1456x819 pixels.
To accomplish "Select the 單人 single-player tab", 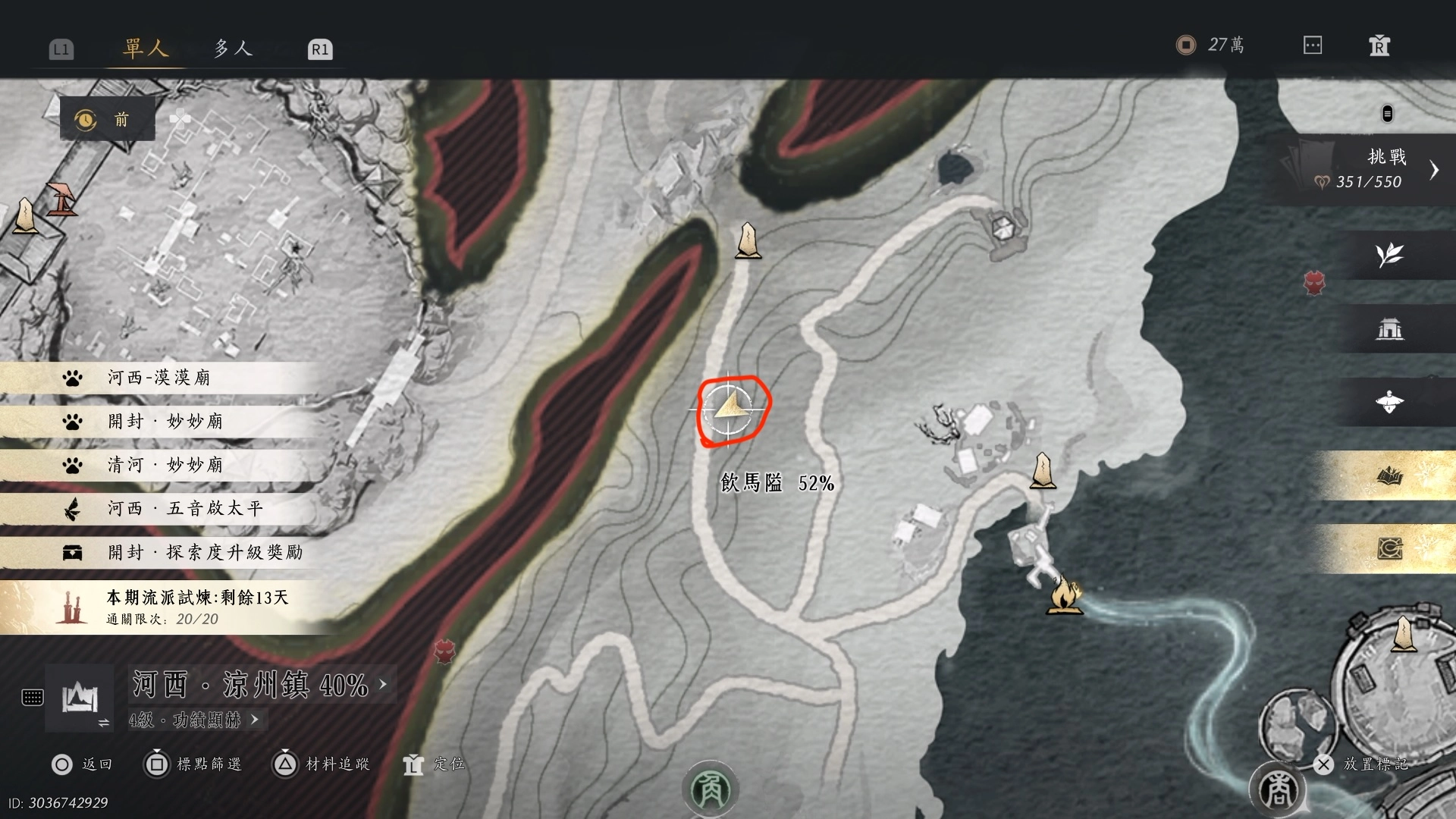I will (145, 49).
